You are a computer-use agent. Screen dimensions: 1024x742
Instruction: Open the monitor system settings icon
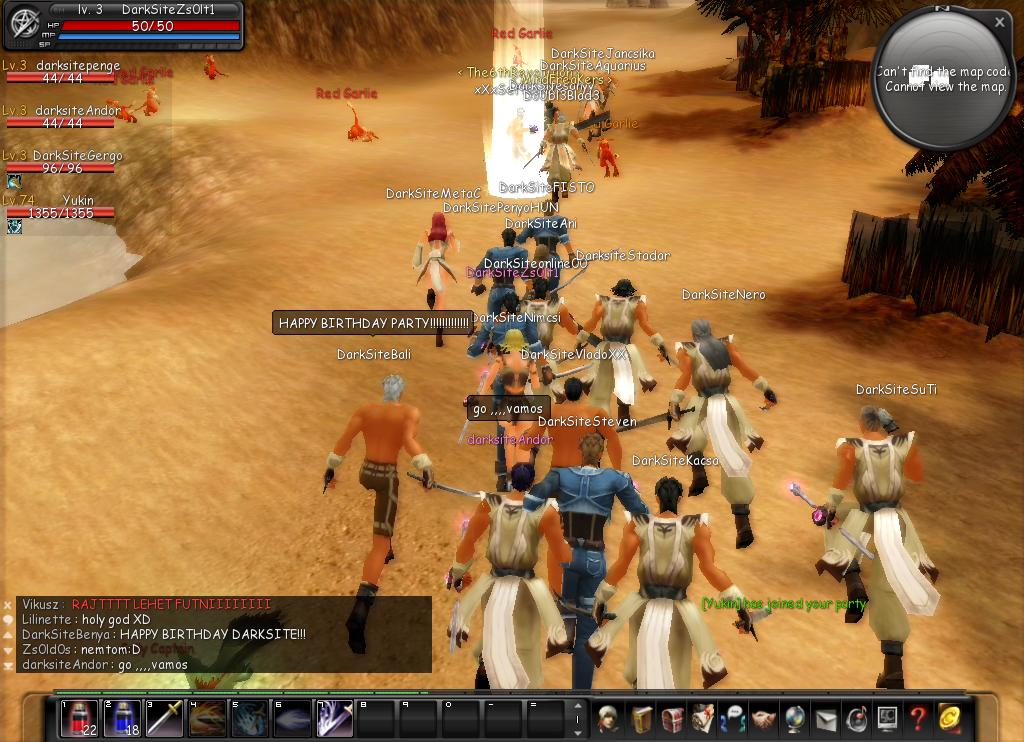(x=887, y=718)
